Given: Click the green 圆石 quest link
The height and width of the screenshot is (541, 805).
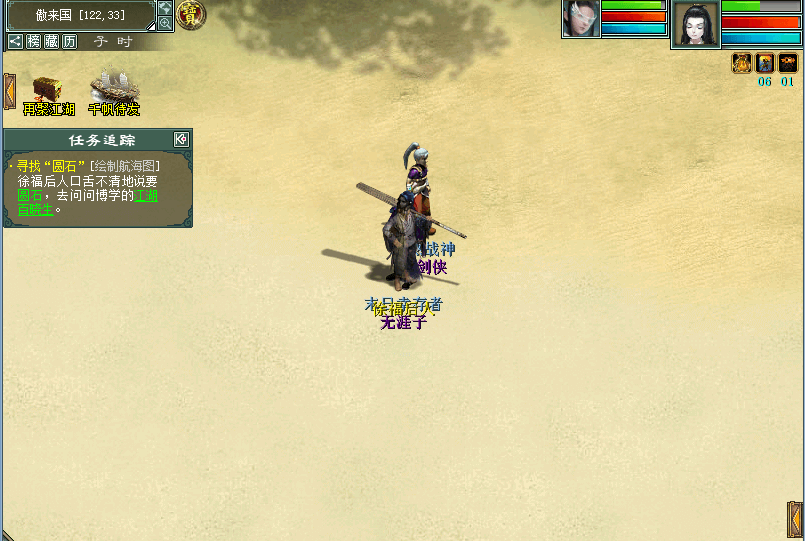Looking at the screenshot, I should [x=29, y=196].
